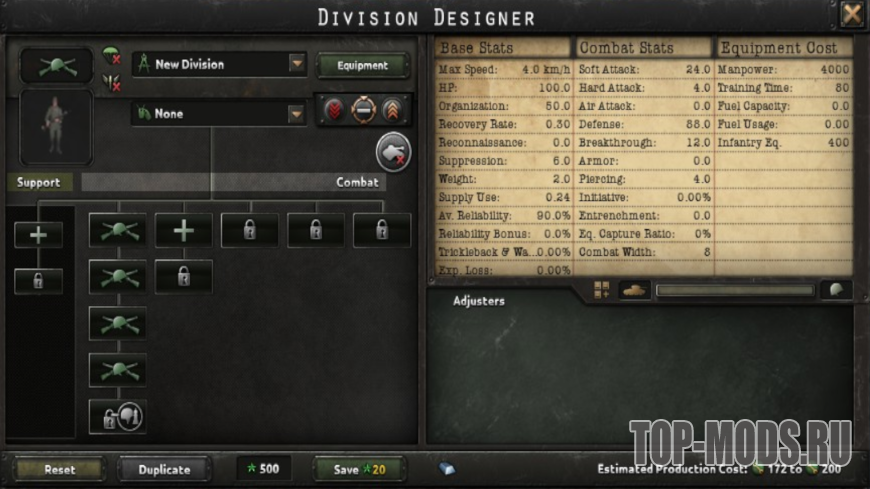Screen dimensions: 870x489
Task: Add a support company with plus slot
Action: click(38, 234)
